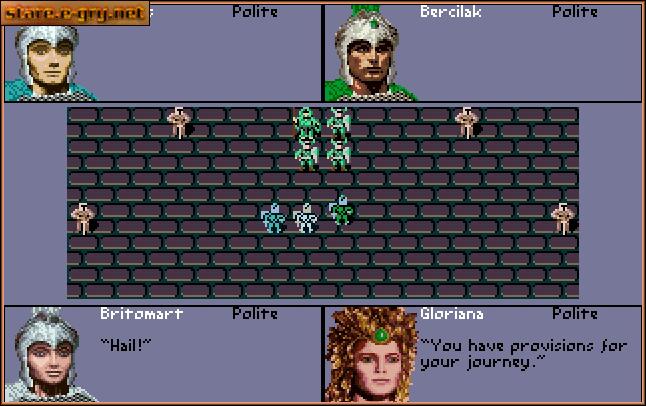
Task: Select the Polite attitude beside Gloriana's name
Action: tap(574, 313)
